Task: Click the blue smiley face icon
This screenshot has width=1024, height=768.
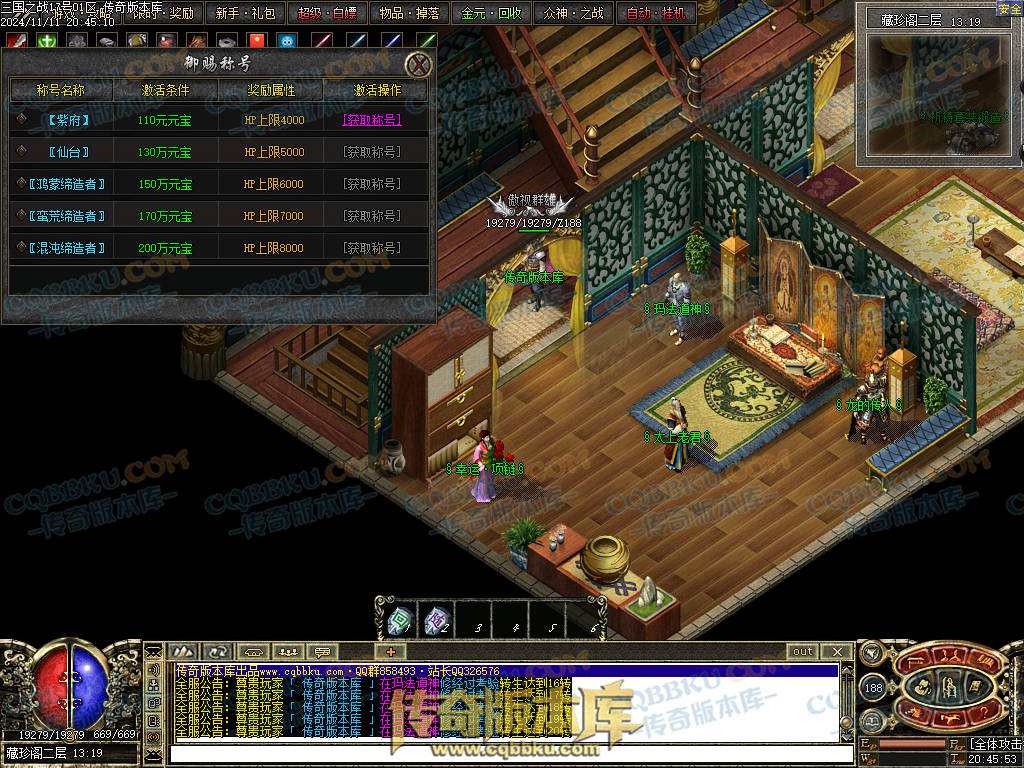Action: pos(288,41)
